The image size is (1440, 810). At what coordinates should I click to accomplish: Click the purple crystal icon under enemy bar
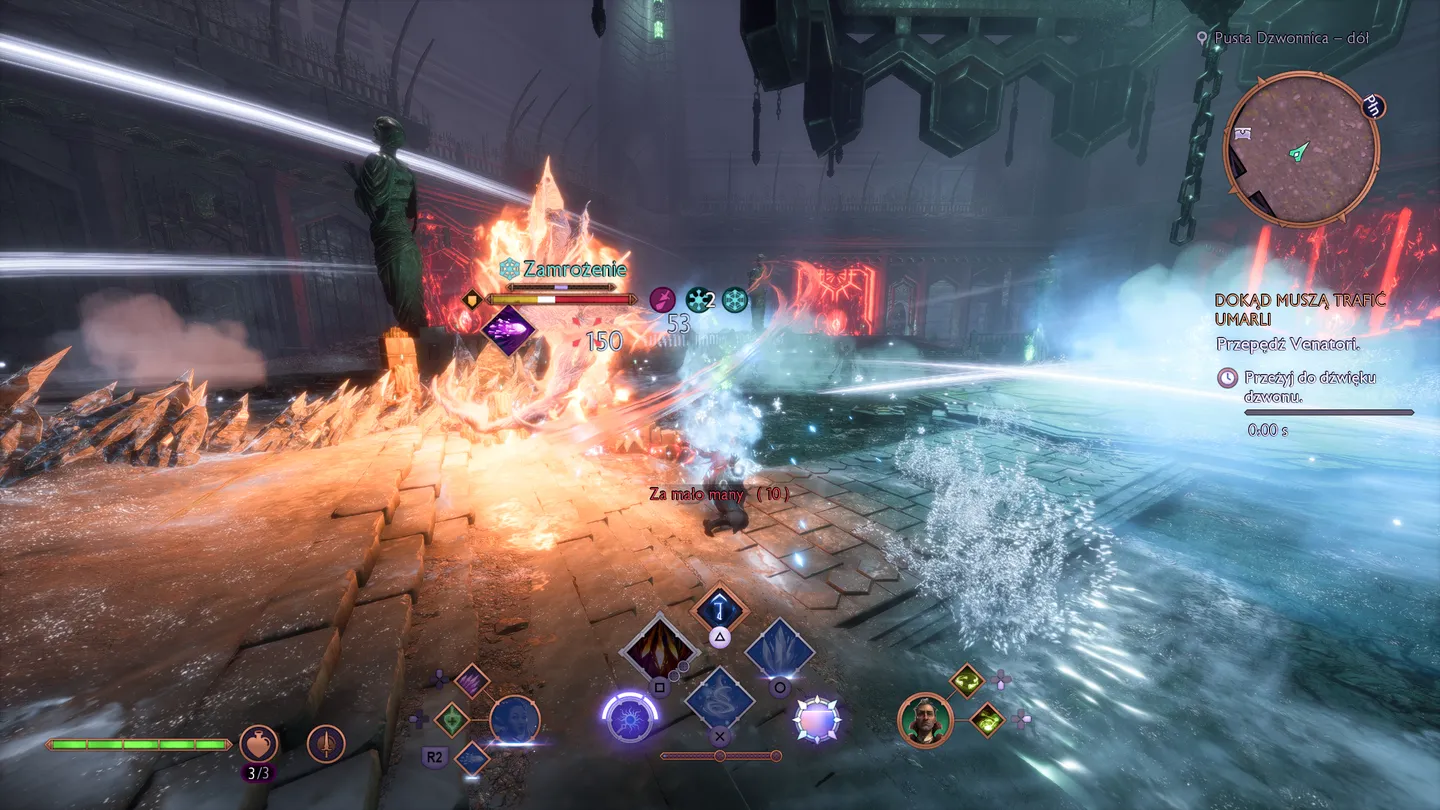(x=508, y=329)
